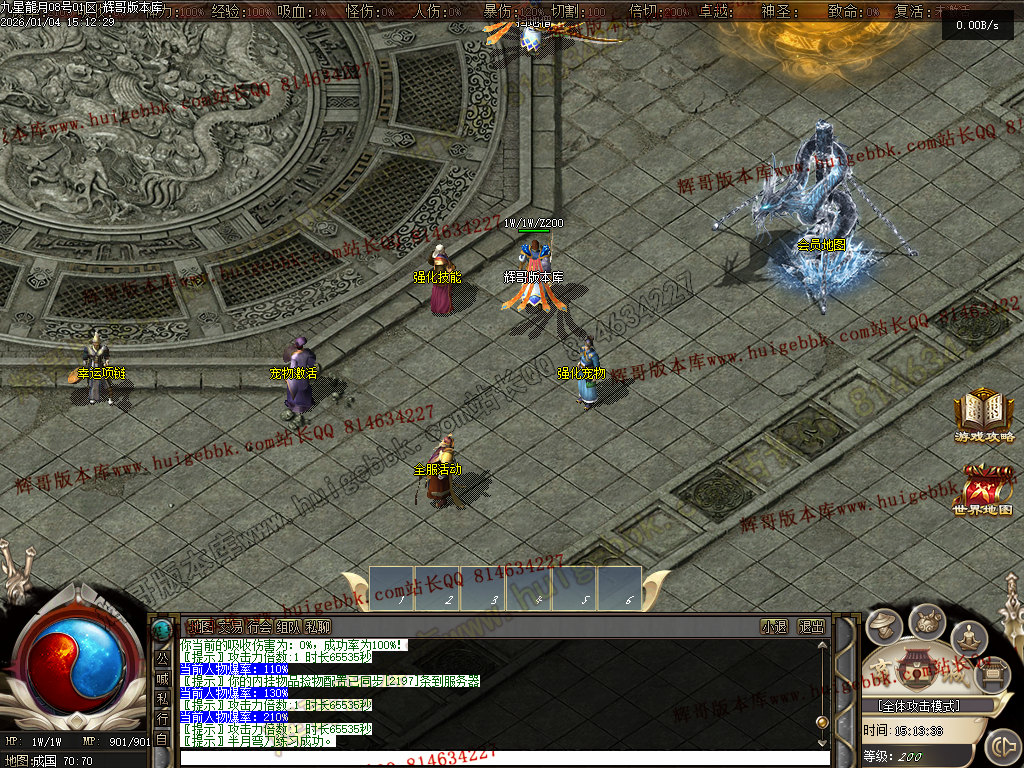Open the 世界地图 world map
Screen dimensions: 1024x768
982,489
